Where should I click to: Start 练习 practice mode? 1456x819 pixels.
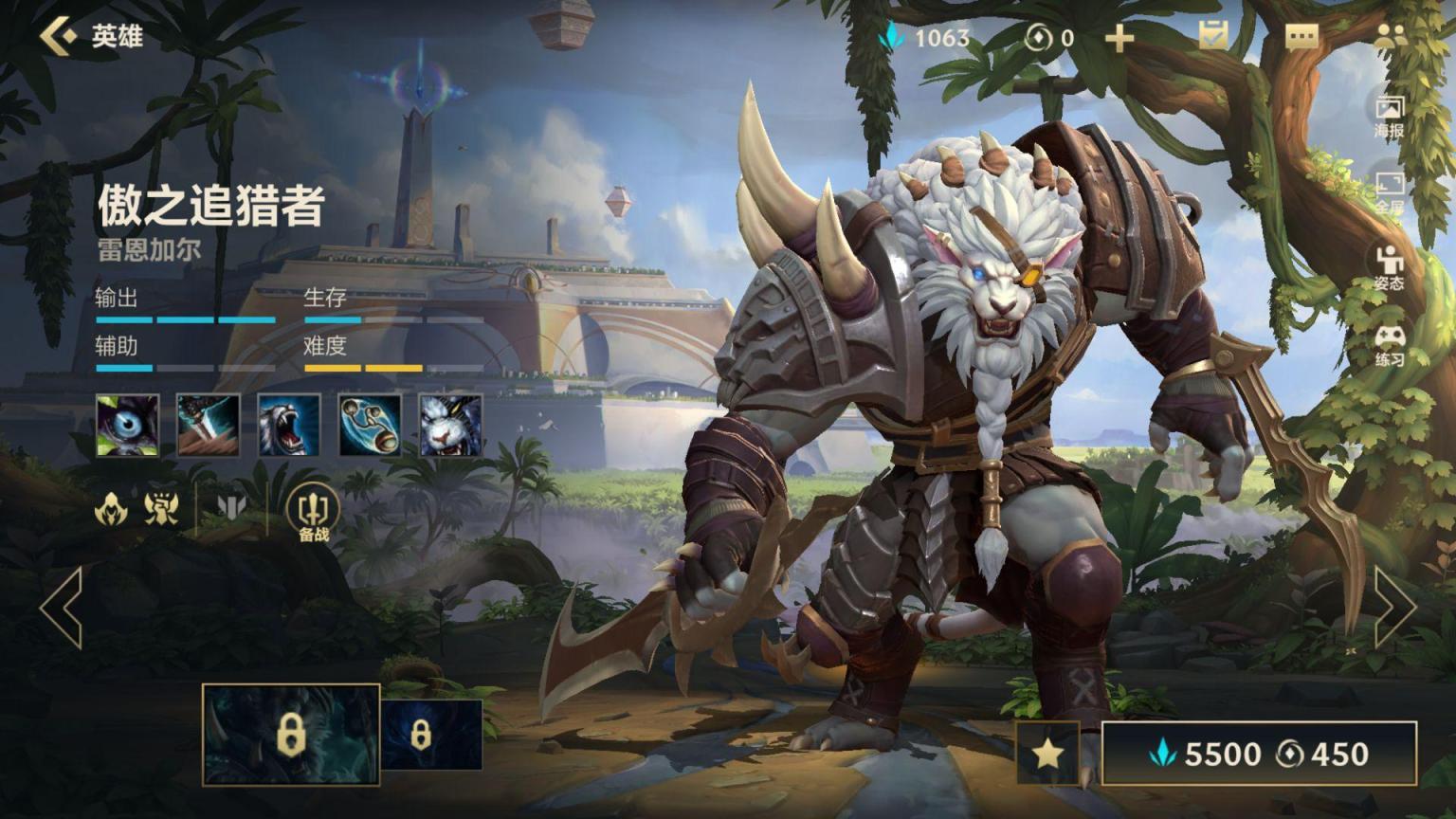[1389, 345]
